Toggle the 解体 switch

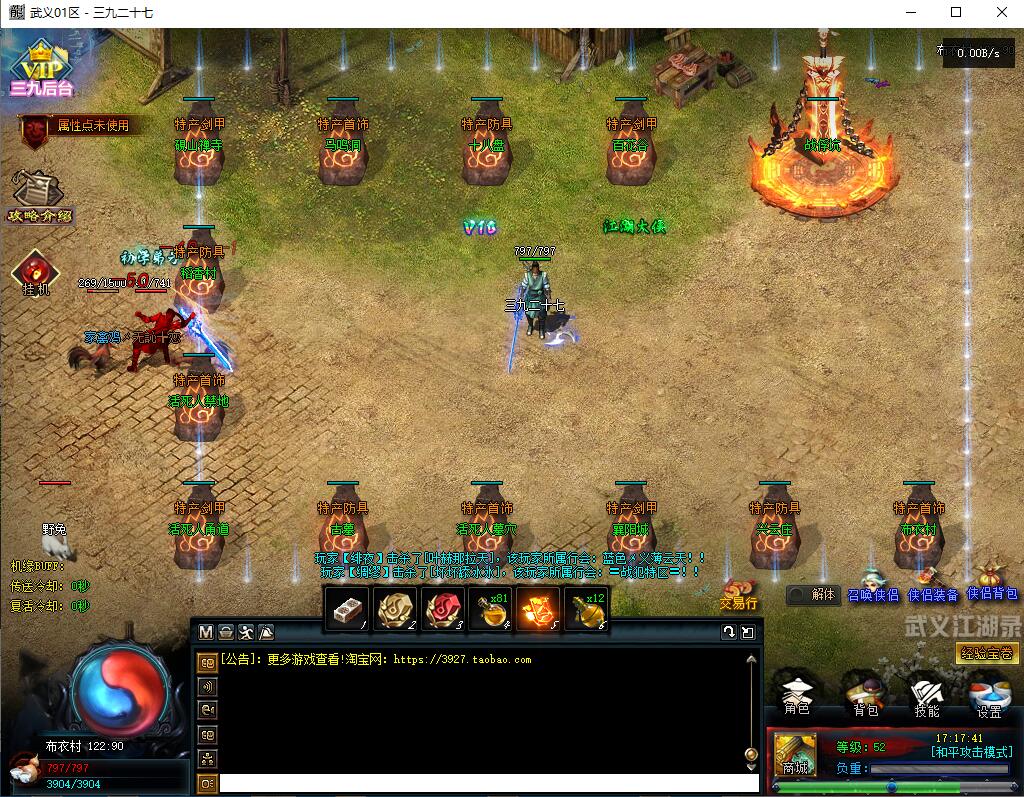[812, 594]
